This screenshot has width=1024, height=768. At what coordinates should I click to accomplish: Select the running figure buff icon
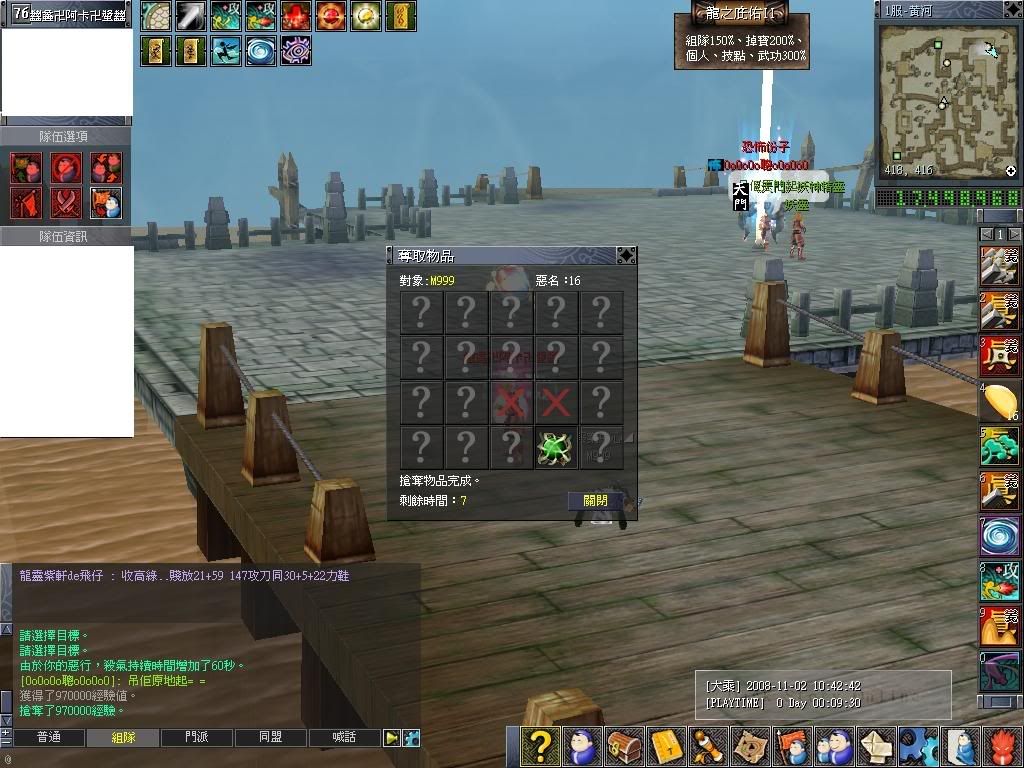pyautogui.click(x=226, y=50)
